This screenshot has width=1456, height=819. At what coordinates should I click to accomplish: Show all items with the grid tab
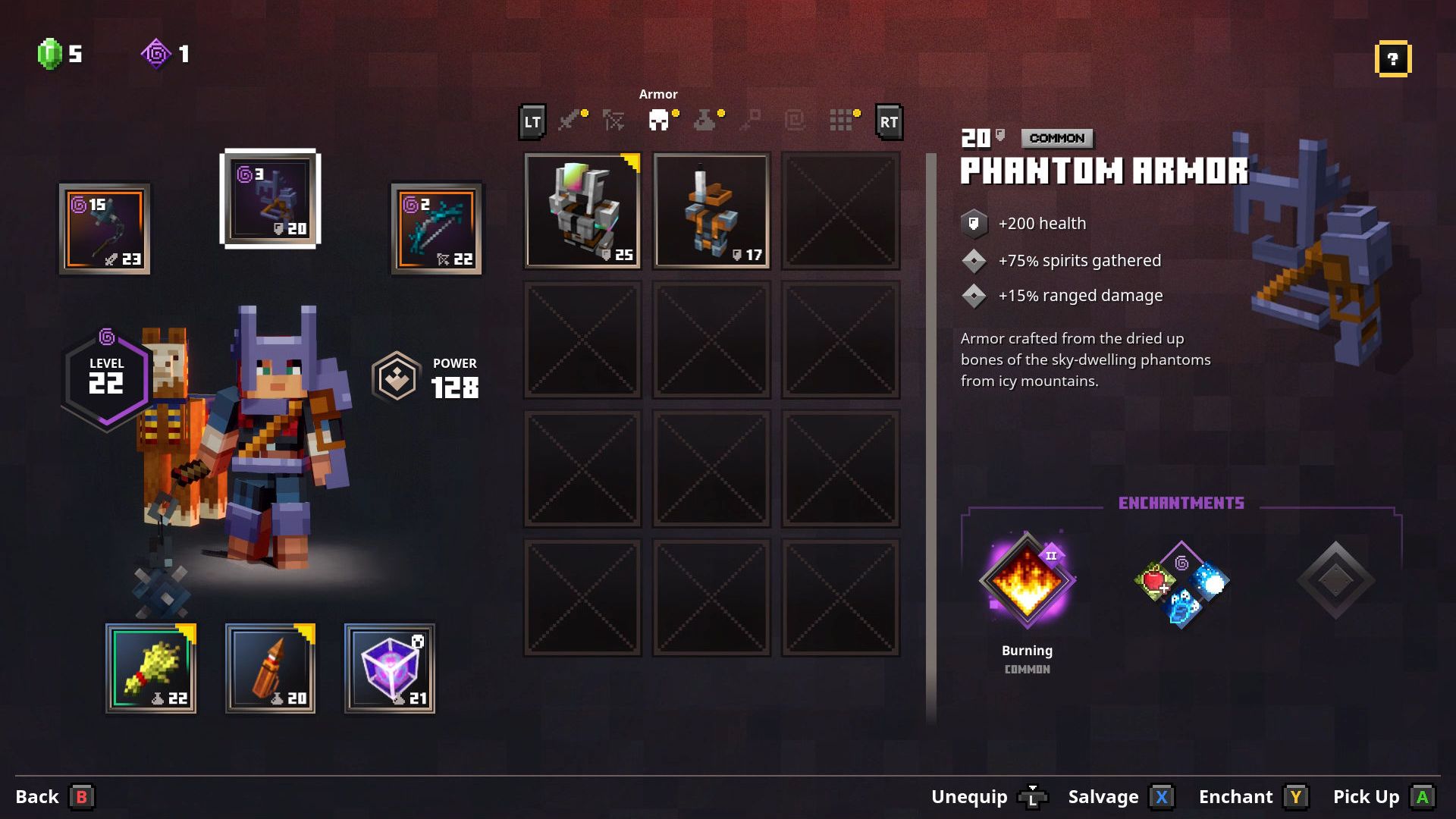click(x=840, y=120)
